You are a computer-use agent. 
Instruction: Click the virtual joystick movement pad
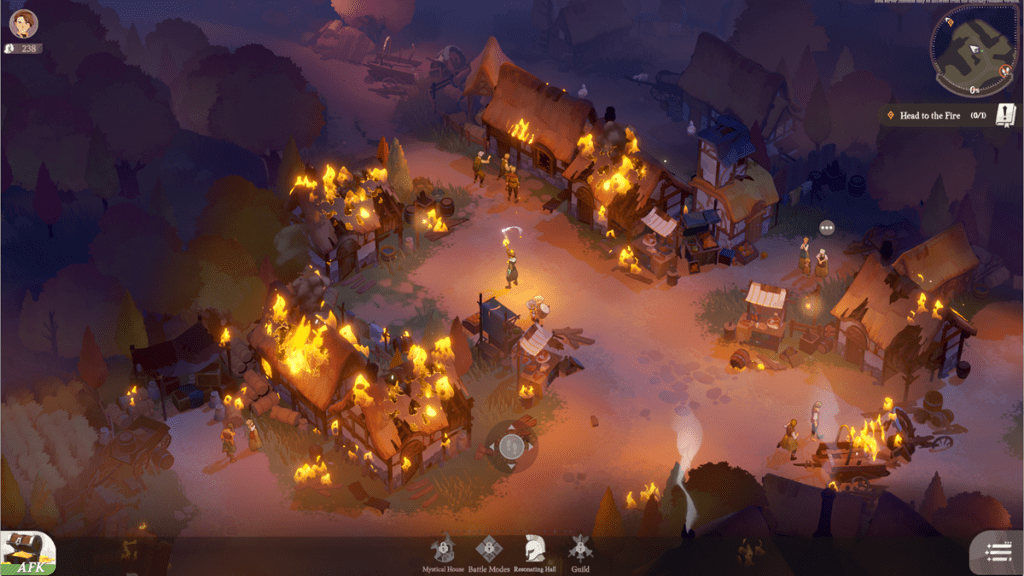click(x=511, y=446)
